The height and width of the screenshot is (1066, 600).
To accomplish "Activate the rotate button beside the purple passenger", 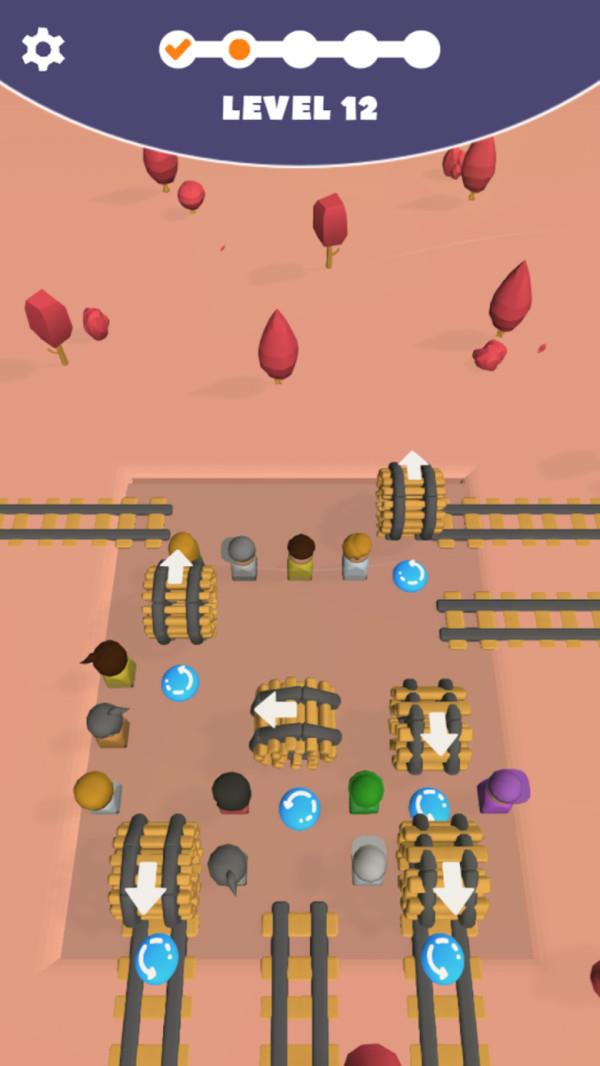I will [x=429, y=804].
